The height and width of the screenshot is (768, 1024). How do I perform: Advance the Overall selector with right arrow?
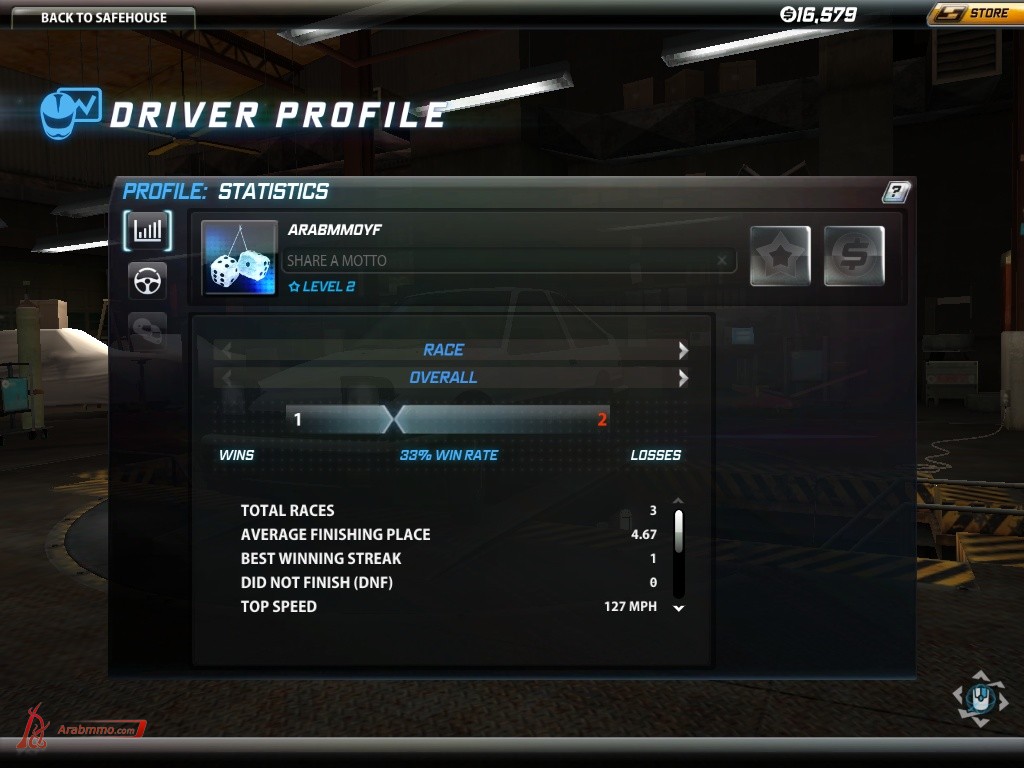pos(683,378)
